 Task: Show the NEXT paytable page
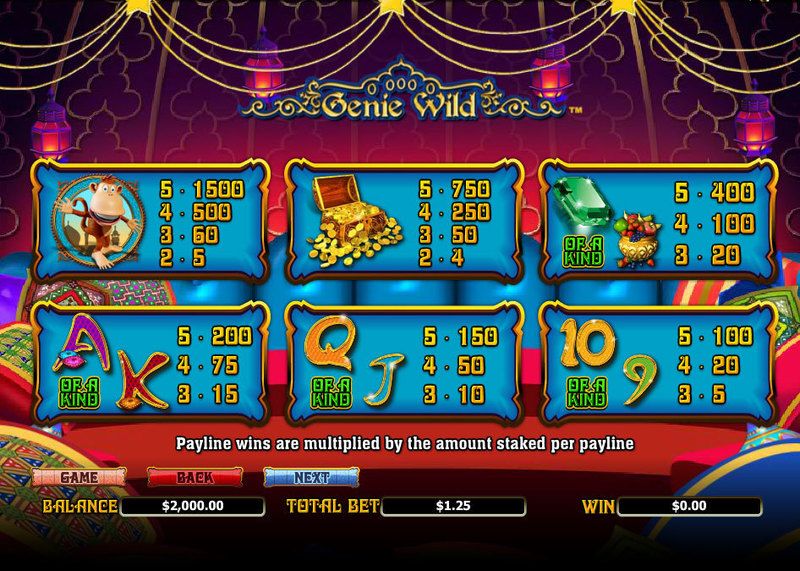[313, 477]
